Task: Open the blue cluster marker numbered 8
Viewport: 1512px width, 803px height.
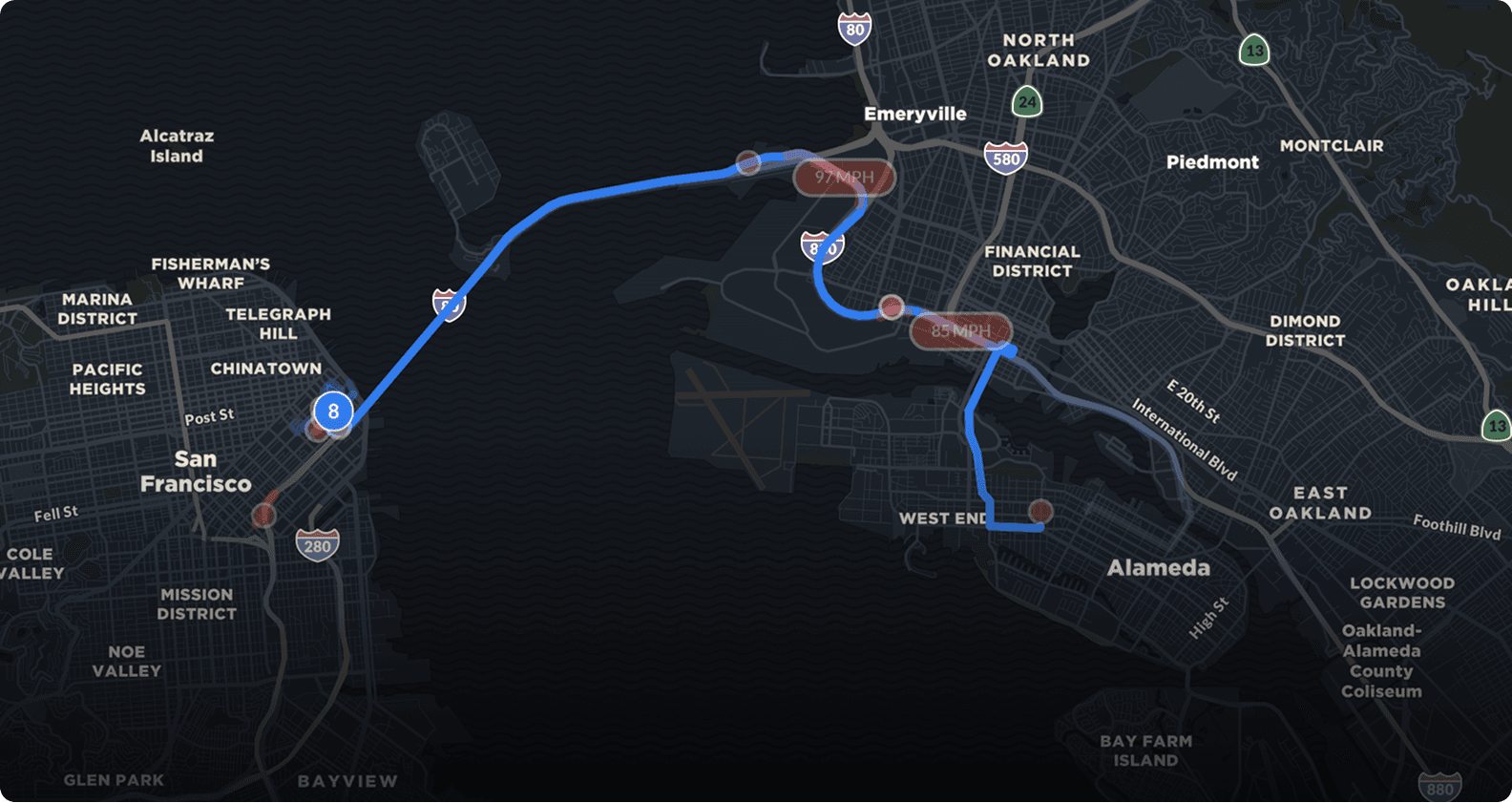Action: (333, 412)
